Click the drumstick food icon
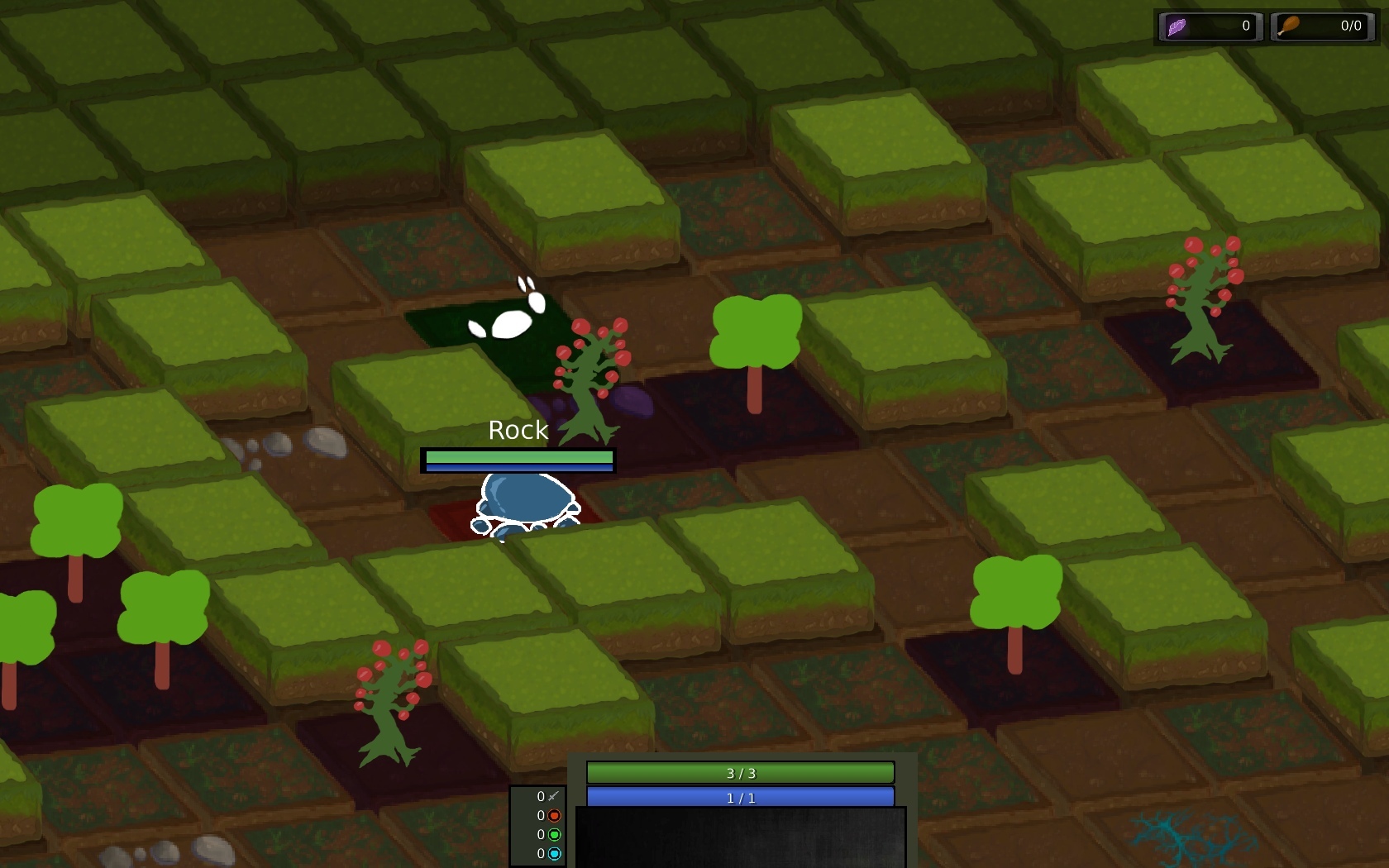1389x868 pixels. pos(1288,26)
